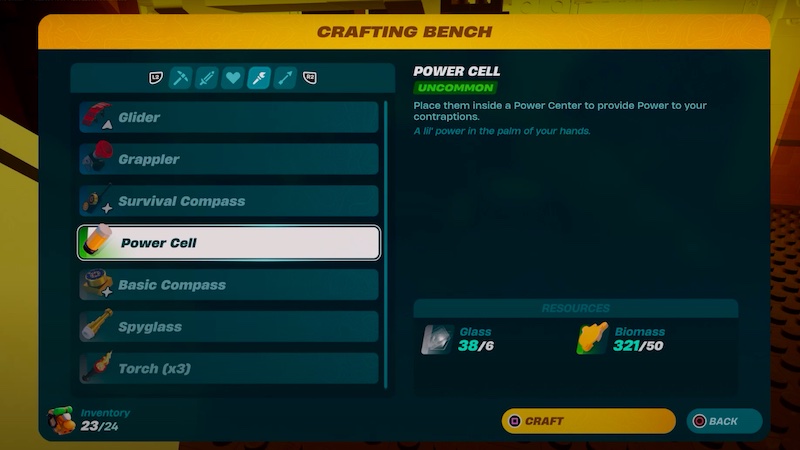Select the Basic Compass entry
This screenshot has width=800, height=450.
[x=229, y=285]
